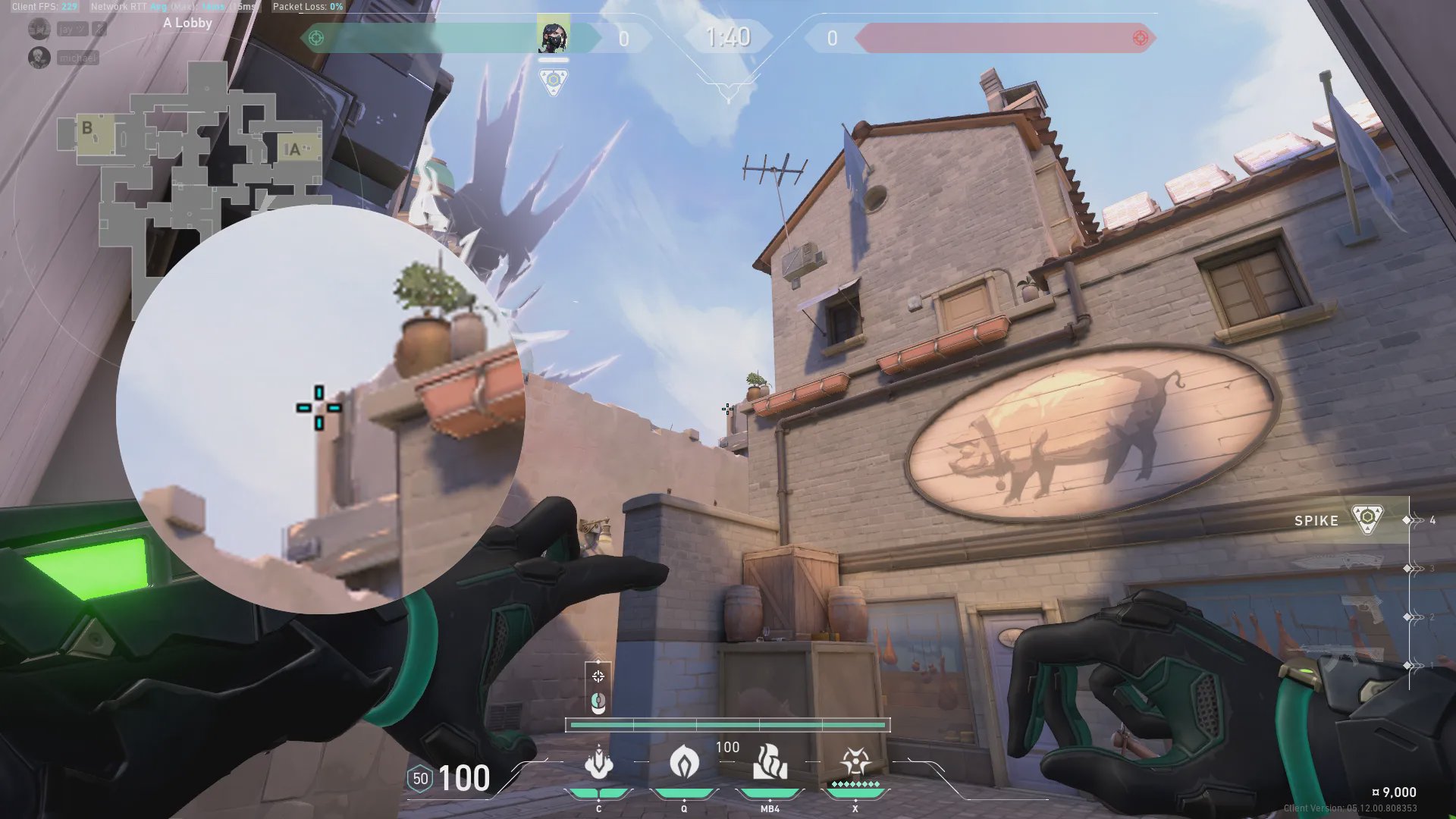1456x819 pixels.
Task: Activate the Snake Bite ability icon
Action: coord(598,763)
